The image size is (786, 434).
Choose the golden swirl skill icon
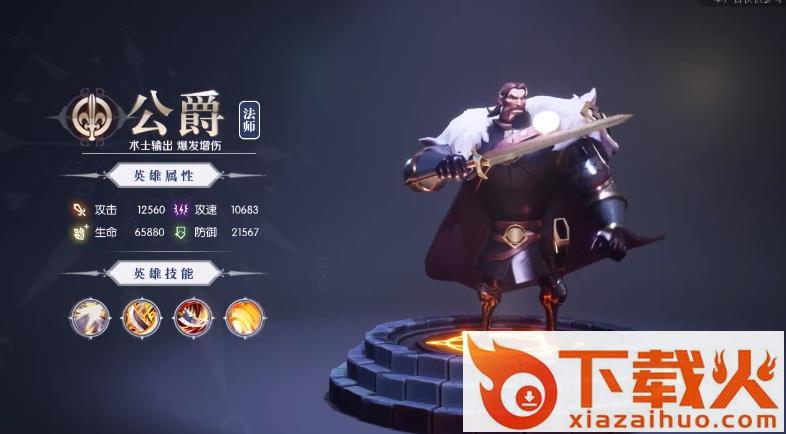tap(243, 316)
